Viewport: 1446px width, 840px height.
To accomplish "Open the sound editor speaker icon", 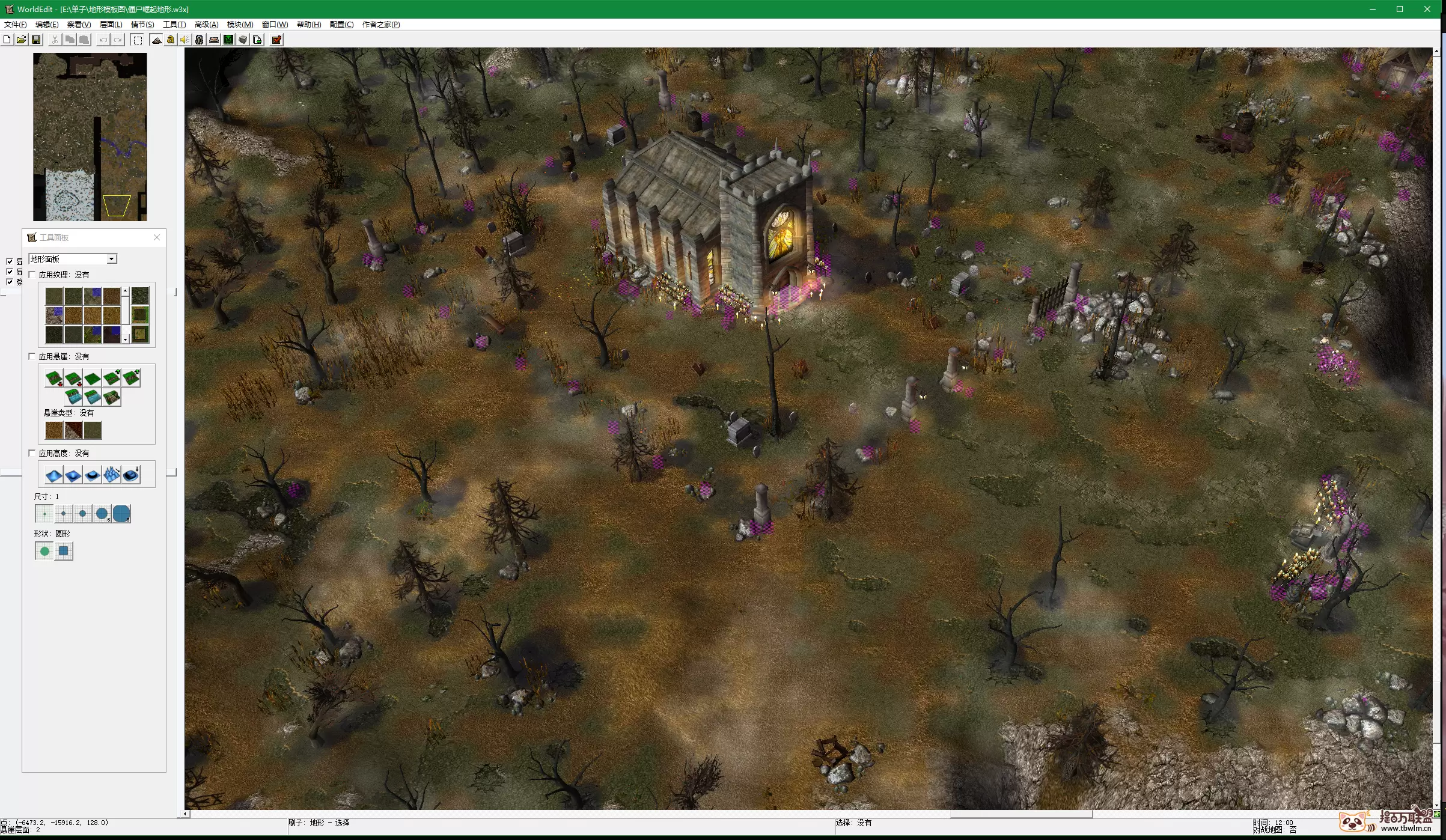I will pyautogui.click(x=185, y=40).
